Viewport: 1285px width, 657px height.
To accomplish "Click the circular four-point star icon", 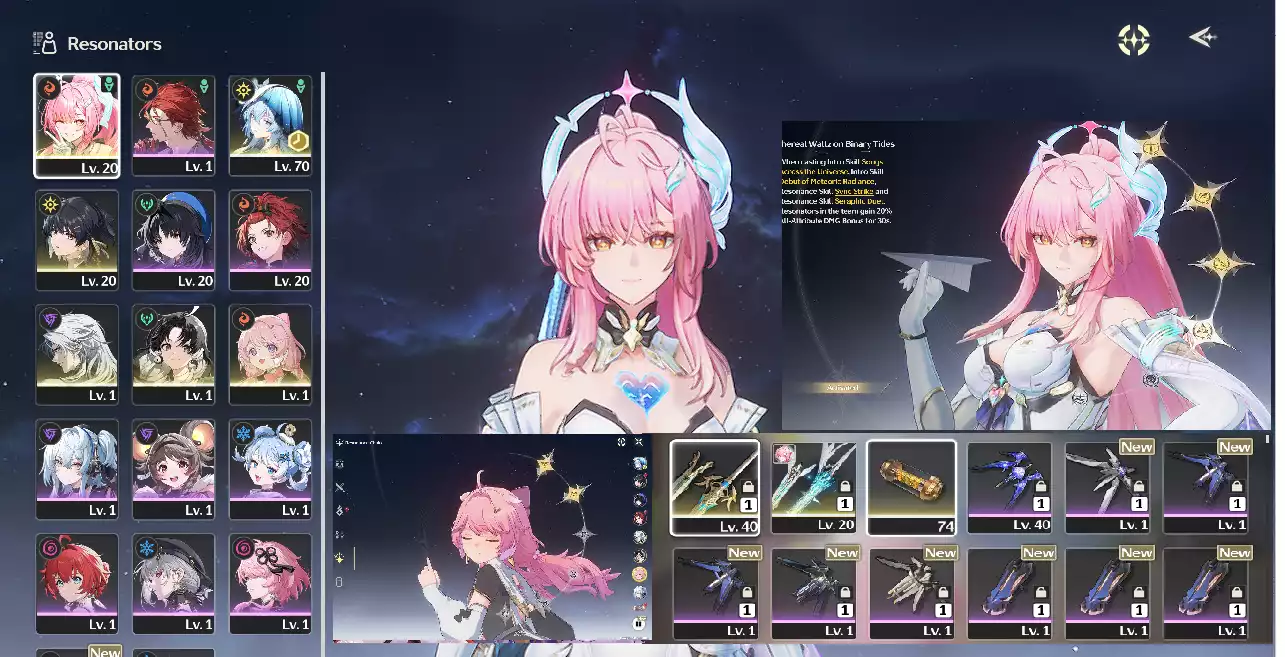I will pyautogui.click(x=1133, y=40).
